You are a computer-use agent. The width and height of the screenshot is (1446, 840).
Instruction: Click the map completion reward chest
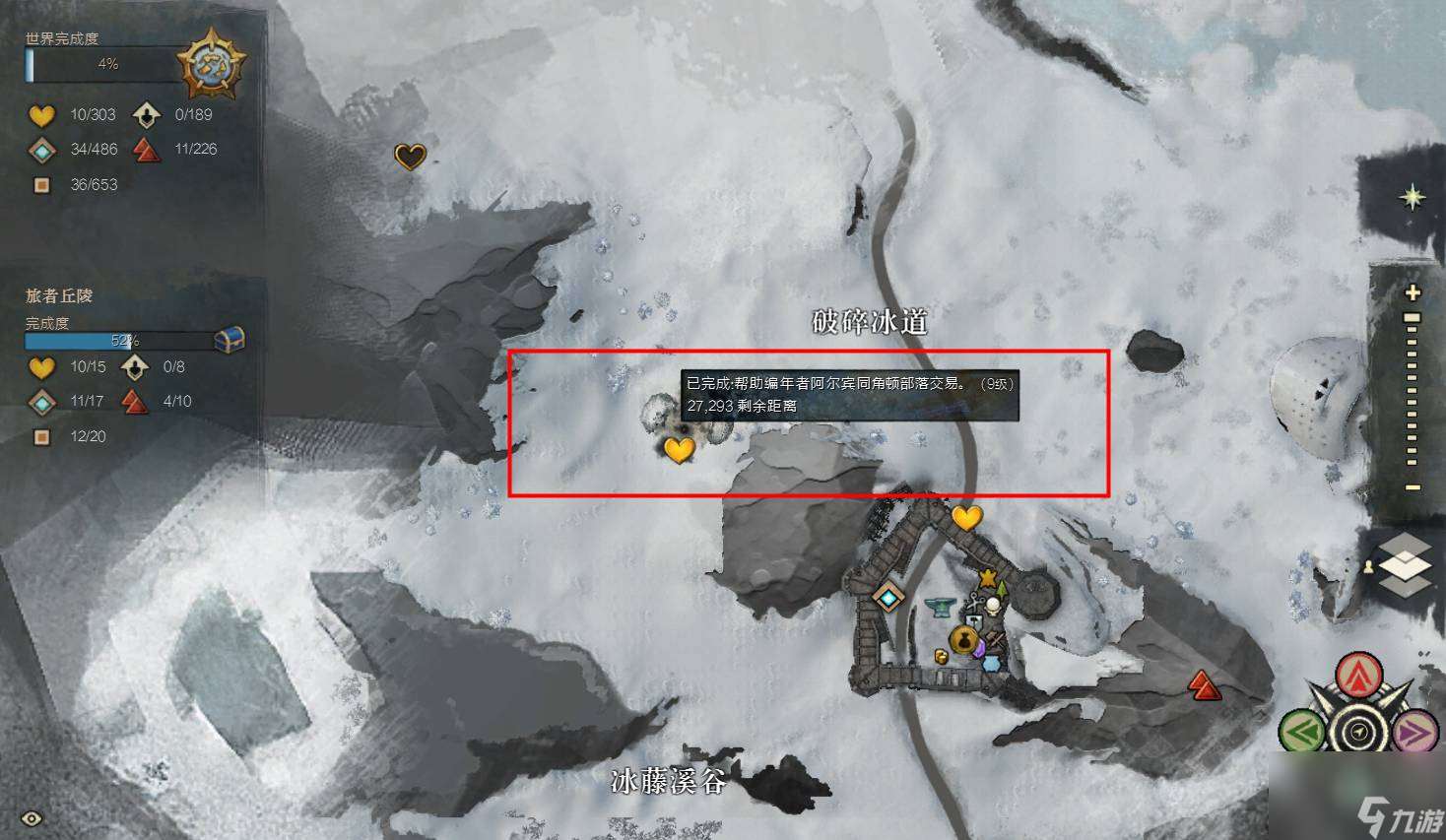tap(229, 339)
